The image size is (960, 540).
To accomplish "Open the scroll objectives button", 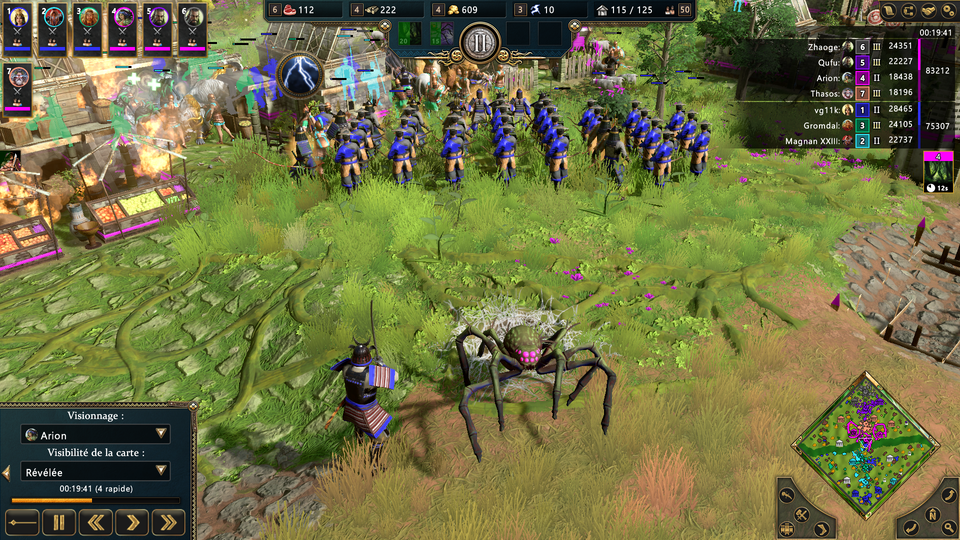I will (x=891, y=11).
